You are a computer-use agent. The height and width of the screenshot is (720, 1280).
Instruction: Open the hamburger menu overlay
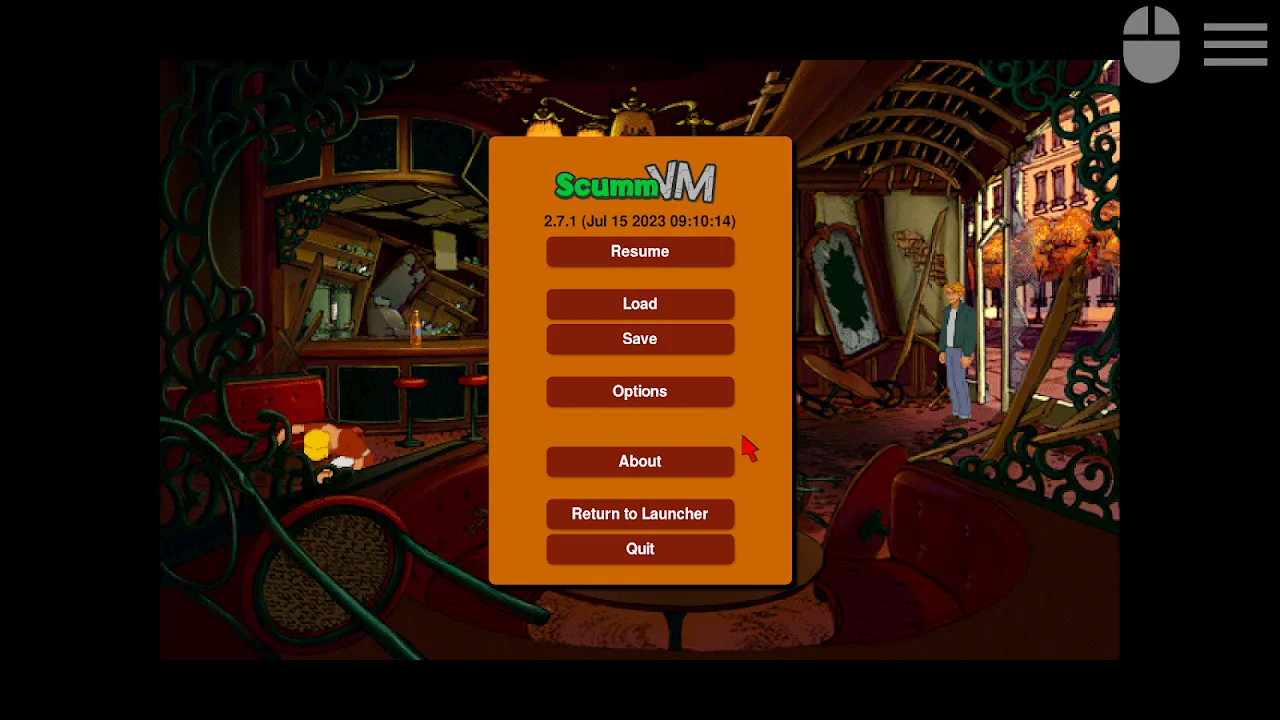click(x=1235, y=43)
